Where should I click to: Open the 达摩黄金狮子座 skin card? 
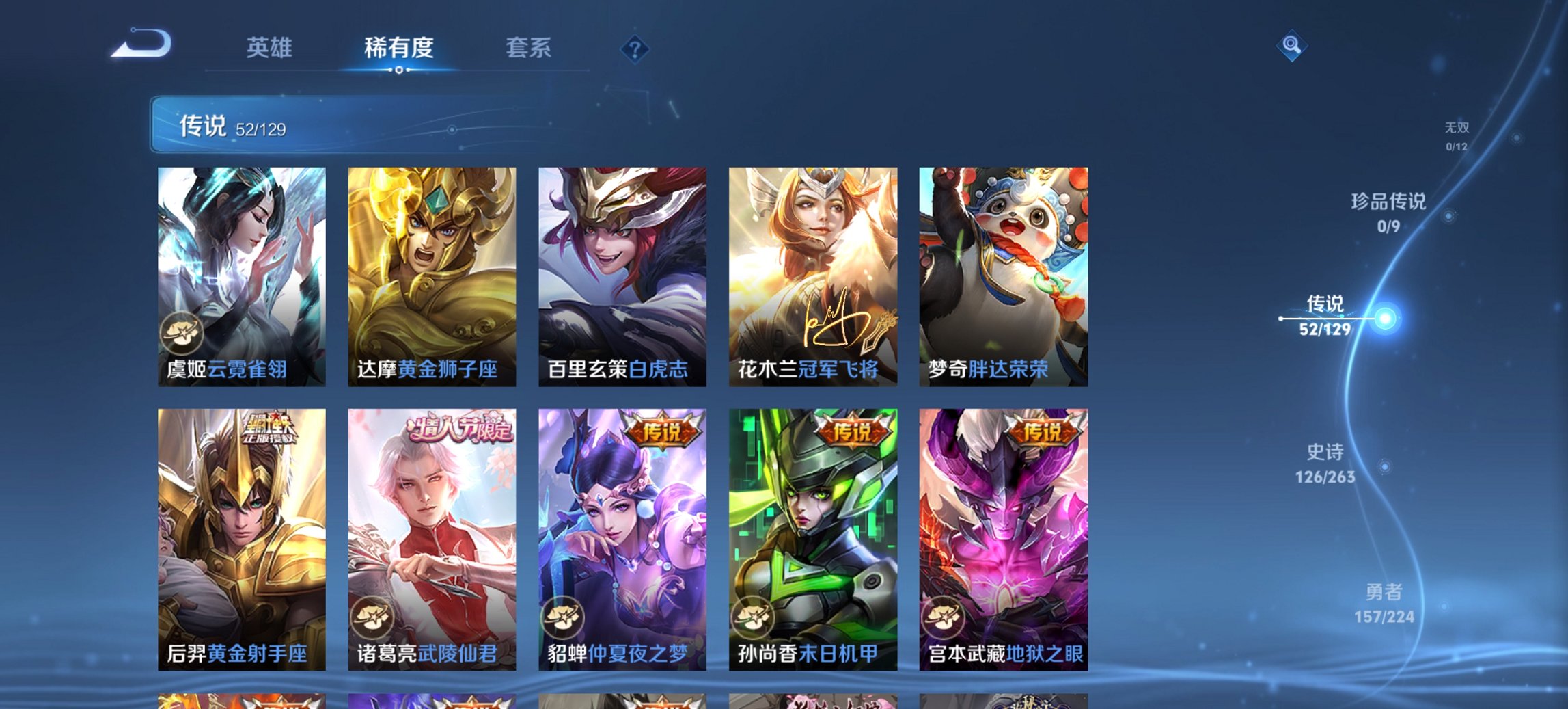(430, 273)
